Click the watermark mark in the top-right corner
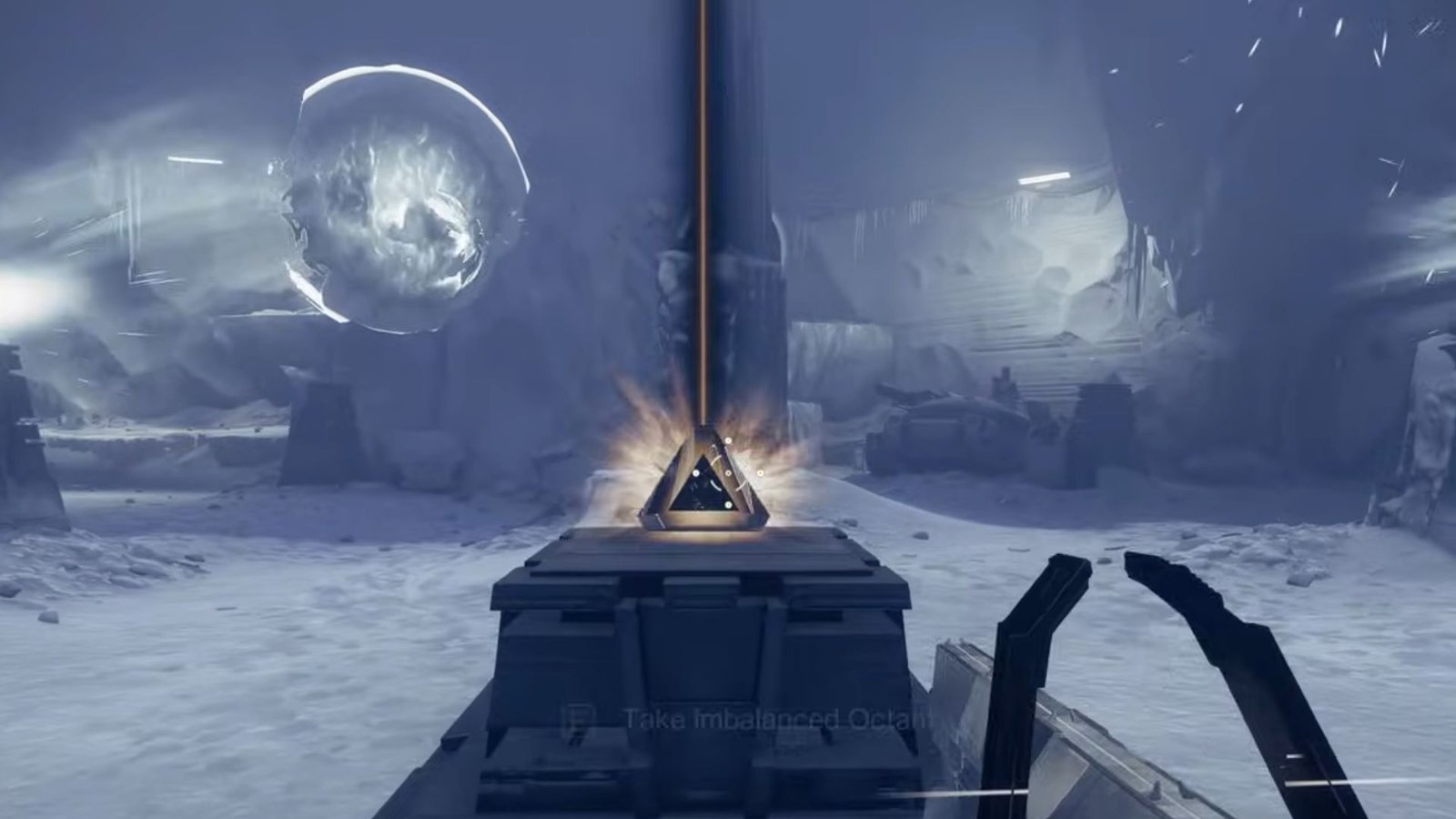The width and height of the screenshot is (1456, 819). point(1424,27)
